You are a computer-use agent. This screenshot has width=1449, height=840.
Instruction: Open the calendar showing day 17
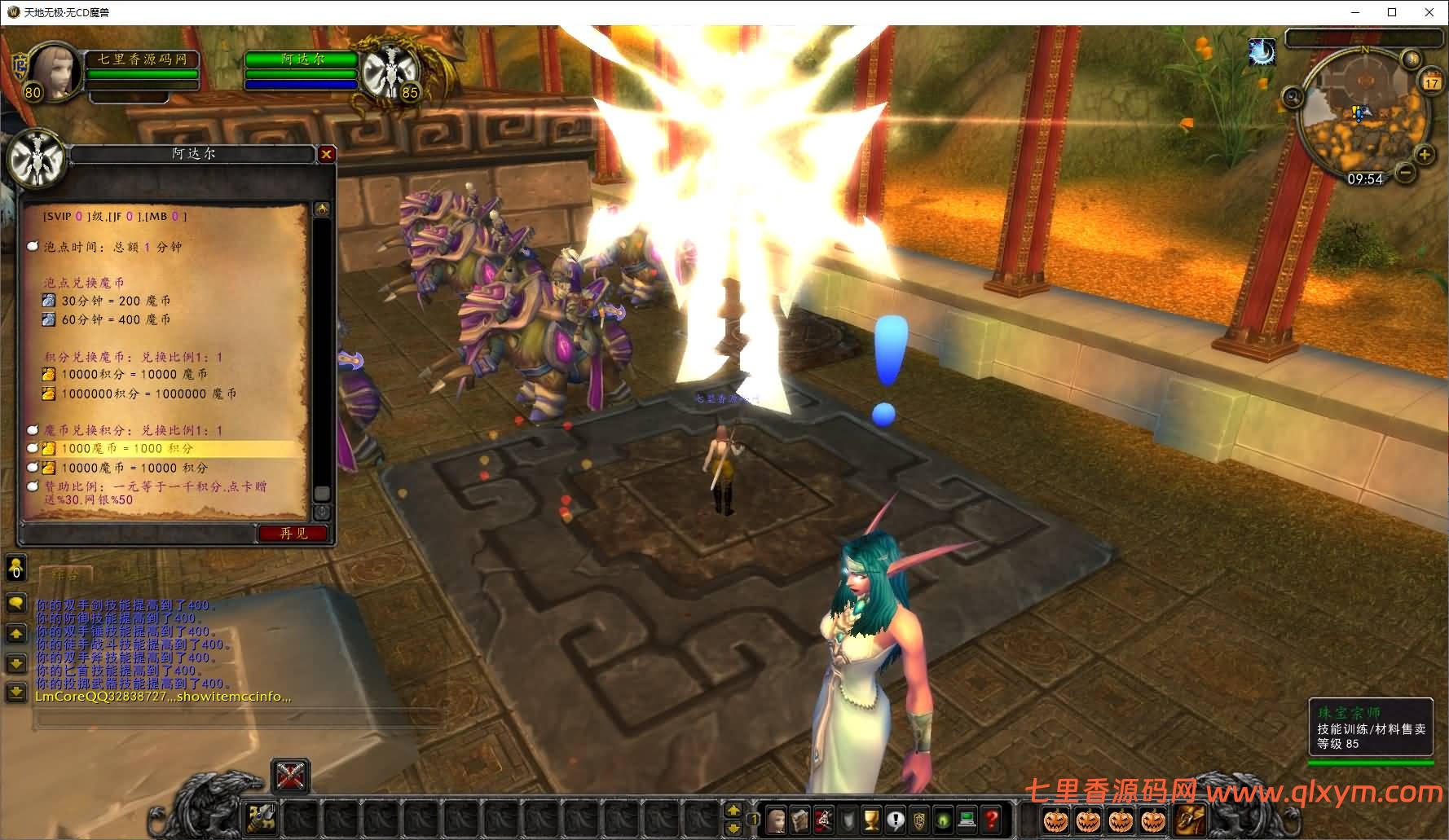click(x=1432, y=82)
